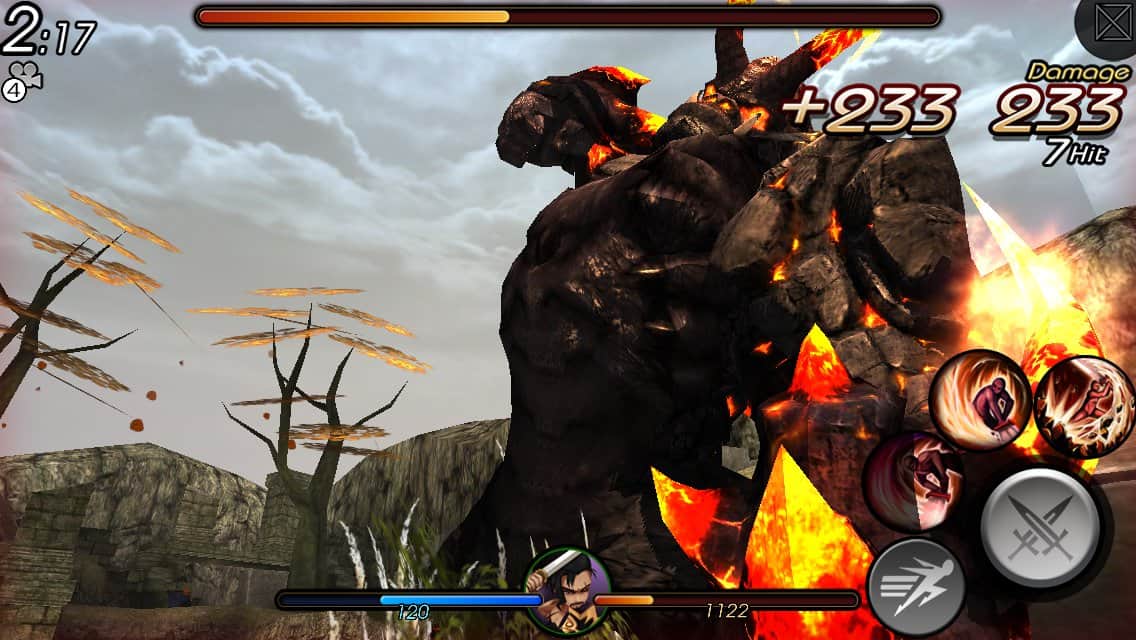Select the skill icon on cooldown
The image size is (1136, 640).
pos(912,482)
